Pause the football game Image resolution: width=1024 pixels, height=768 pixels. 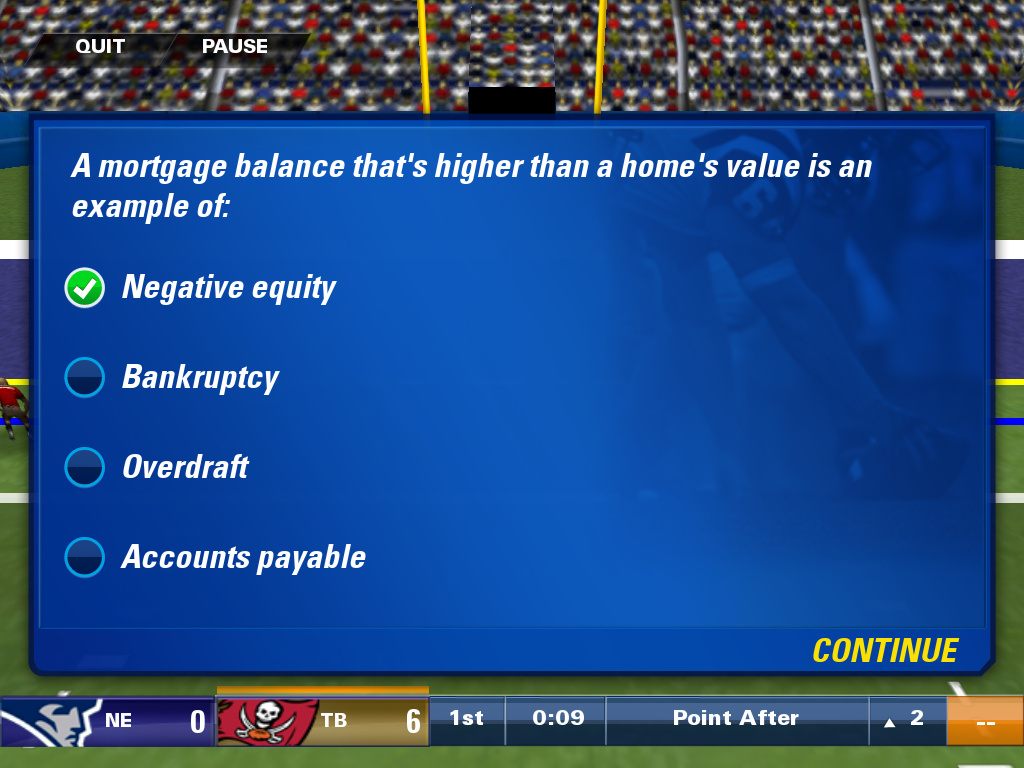[x=234, y=46]
